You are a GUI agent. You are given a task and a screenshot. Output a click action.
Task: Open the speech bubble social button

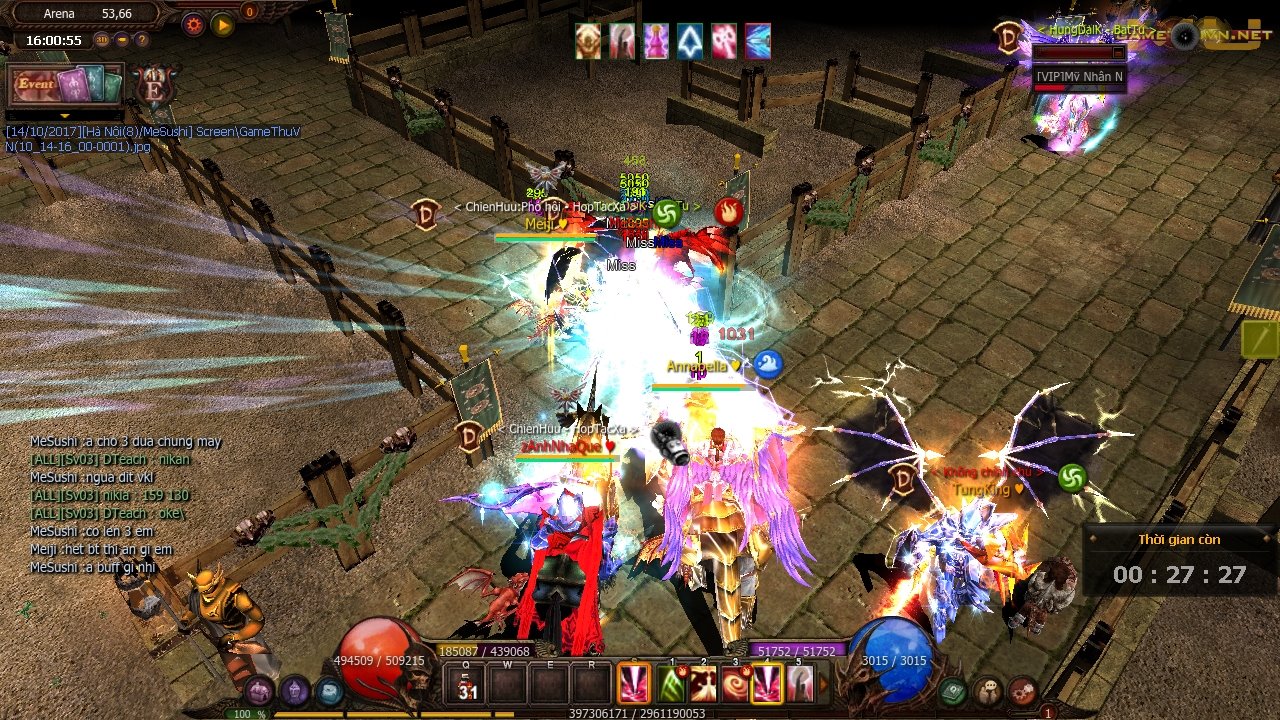click(988, 690)
